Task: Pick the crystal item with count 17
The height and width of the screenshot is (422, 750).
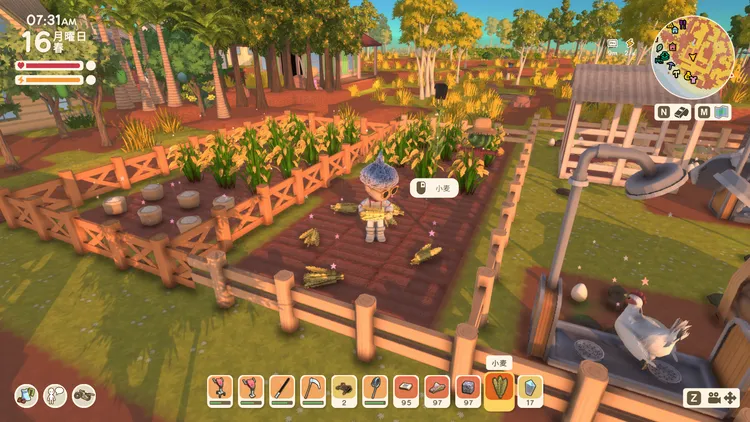Action: [x=530, y=388]
